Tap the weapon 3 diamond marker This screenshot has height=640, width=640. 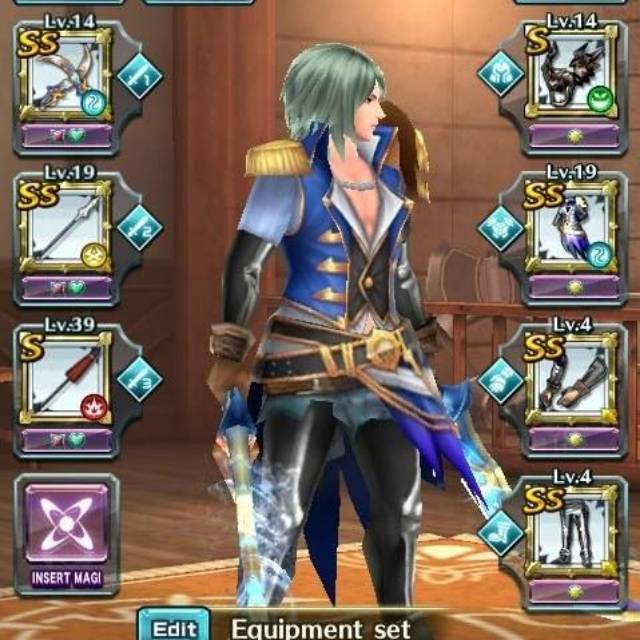tap(139, 379)
